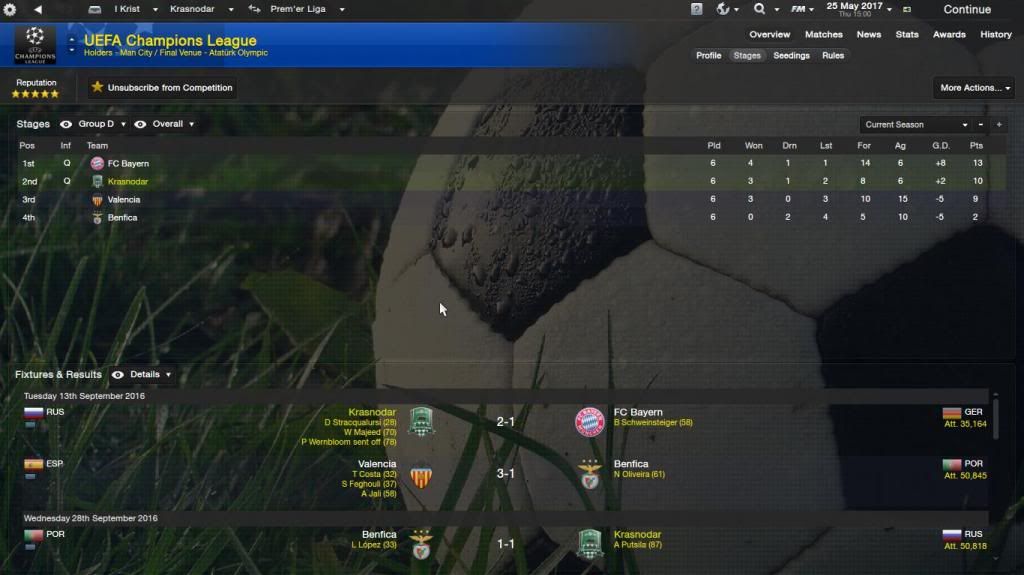The image size is (1024, 575).
Task: Change the Overall table view dropdown
Action: (172, 124)
